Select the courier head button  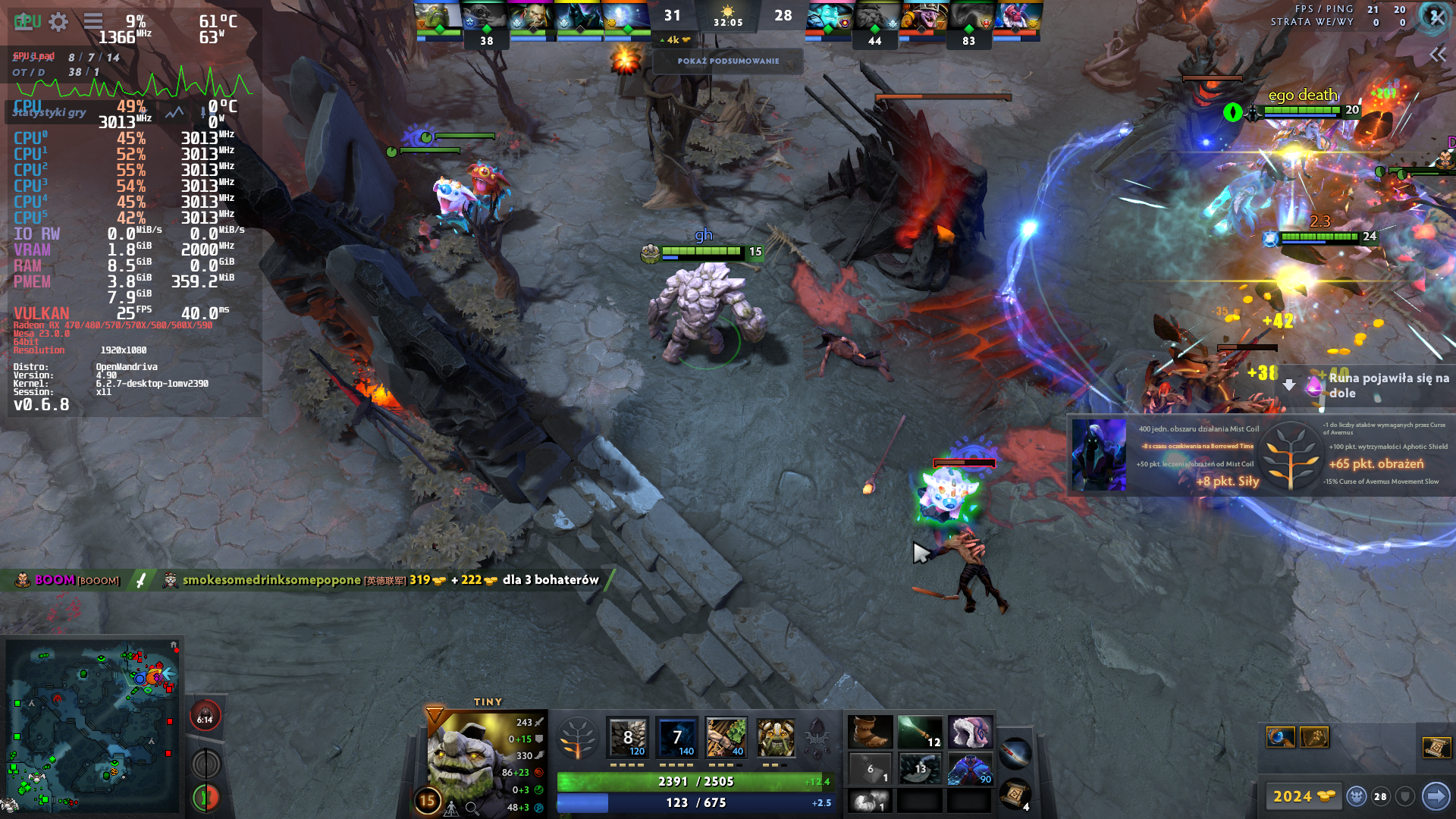click(x=1357, y=796)
